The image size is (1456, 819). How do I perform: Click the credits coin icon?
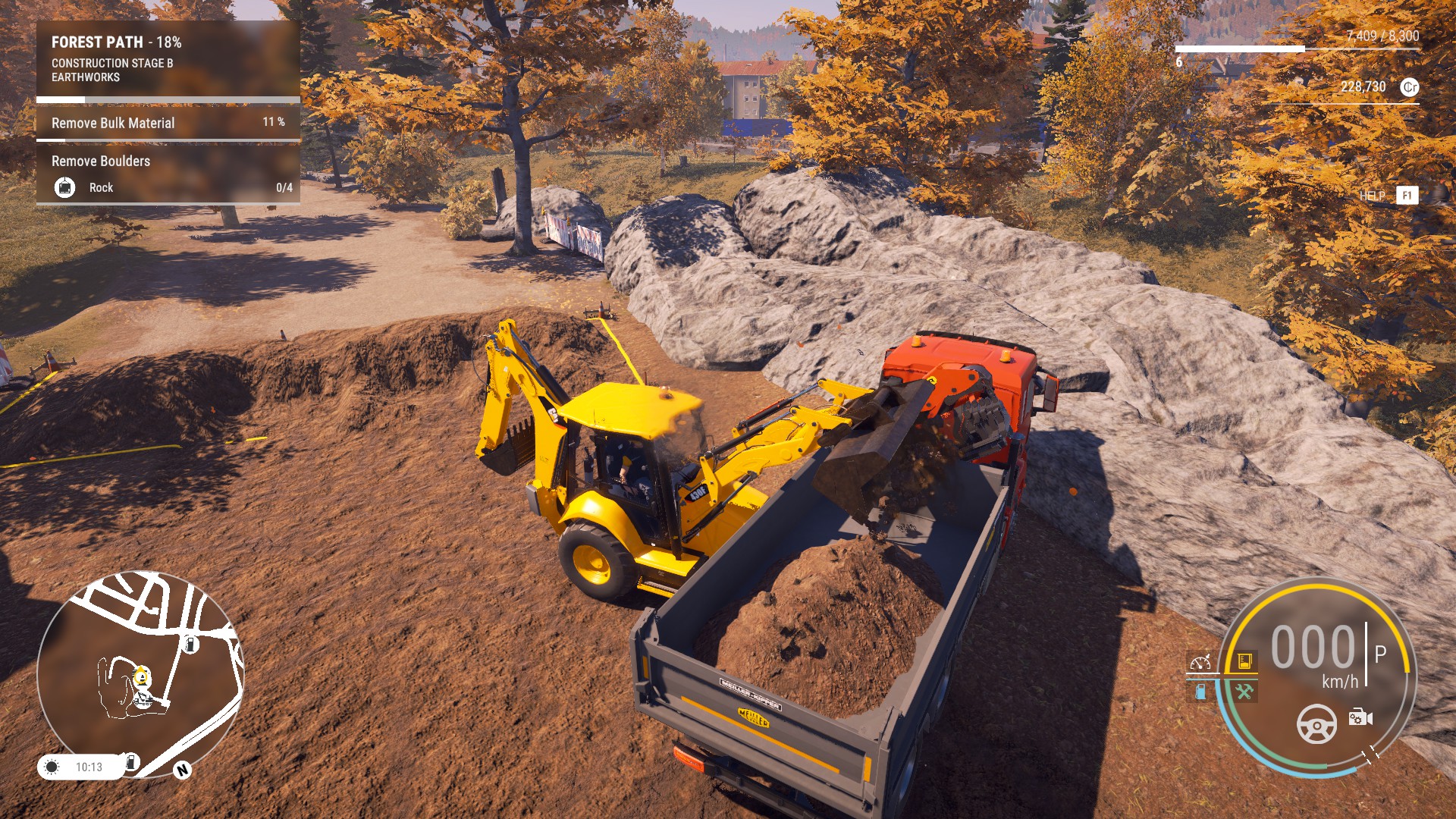coord(1409,87)
